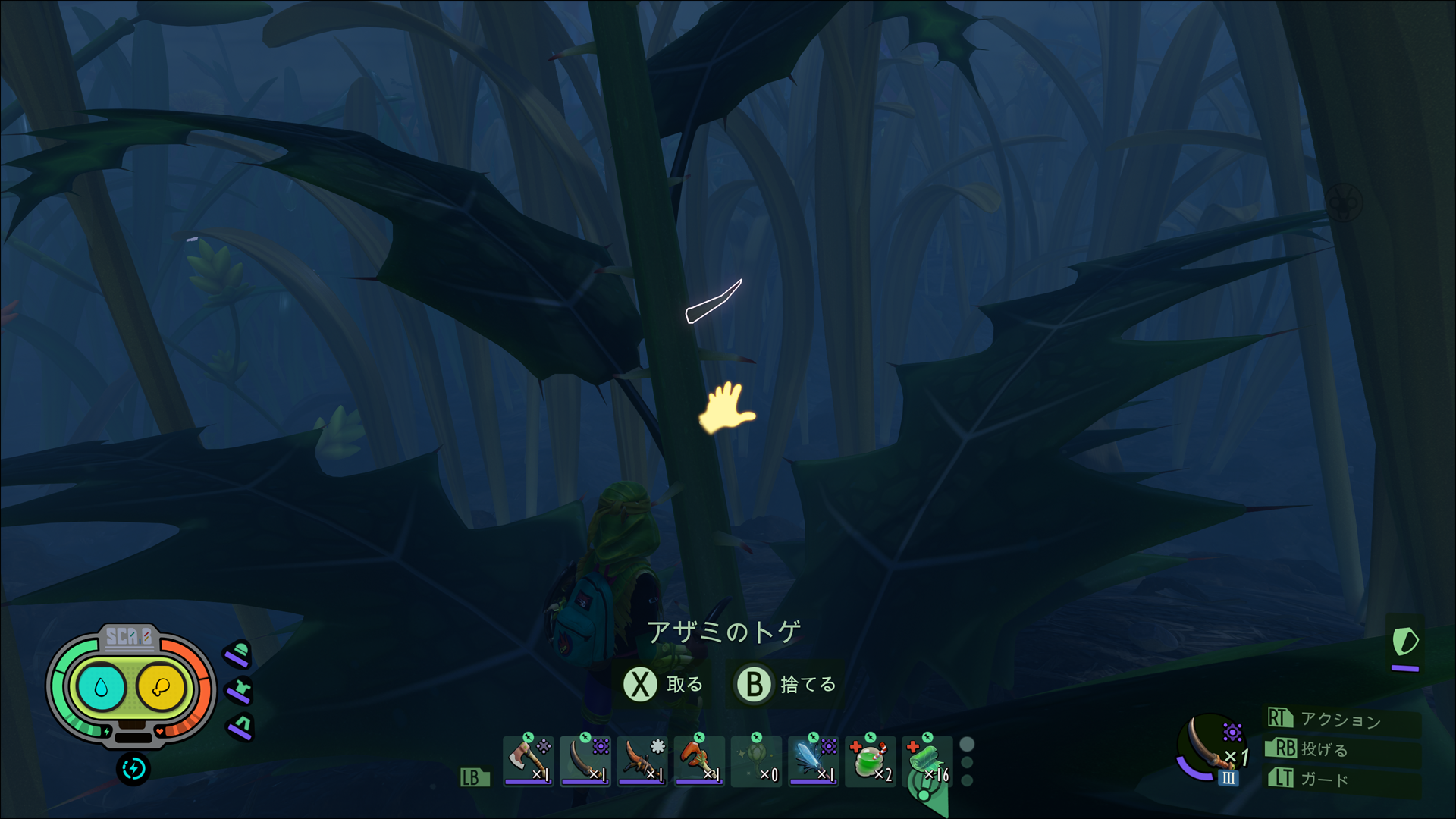The height and width of the screenshot is (819, 1456).
Task: Click the helmet armor status icon
Action: coord(239,653)
